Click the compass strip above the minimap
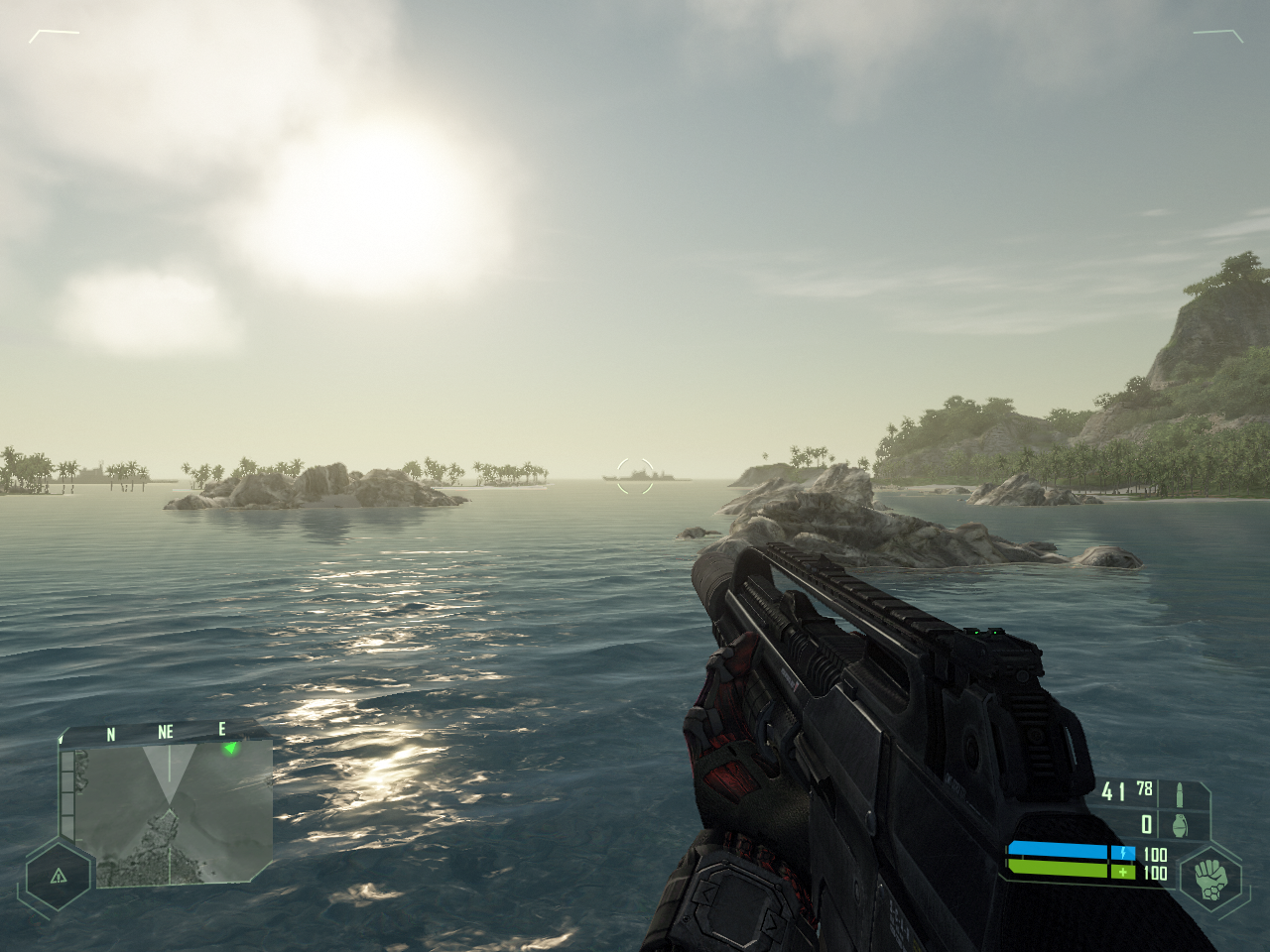This screenshot has width=1270, height=952. (x=164, y=733)
